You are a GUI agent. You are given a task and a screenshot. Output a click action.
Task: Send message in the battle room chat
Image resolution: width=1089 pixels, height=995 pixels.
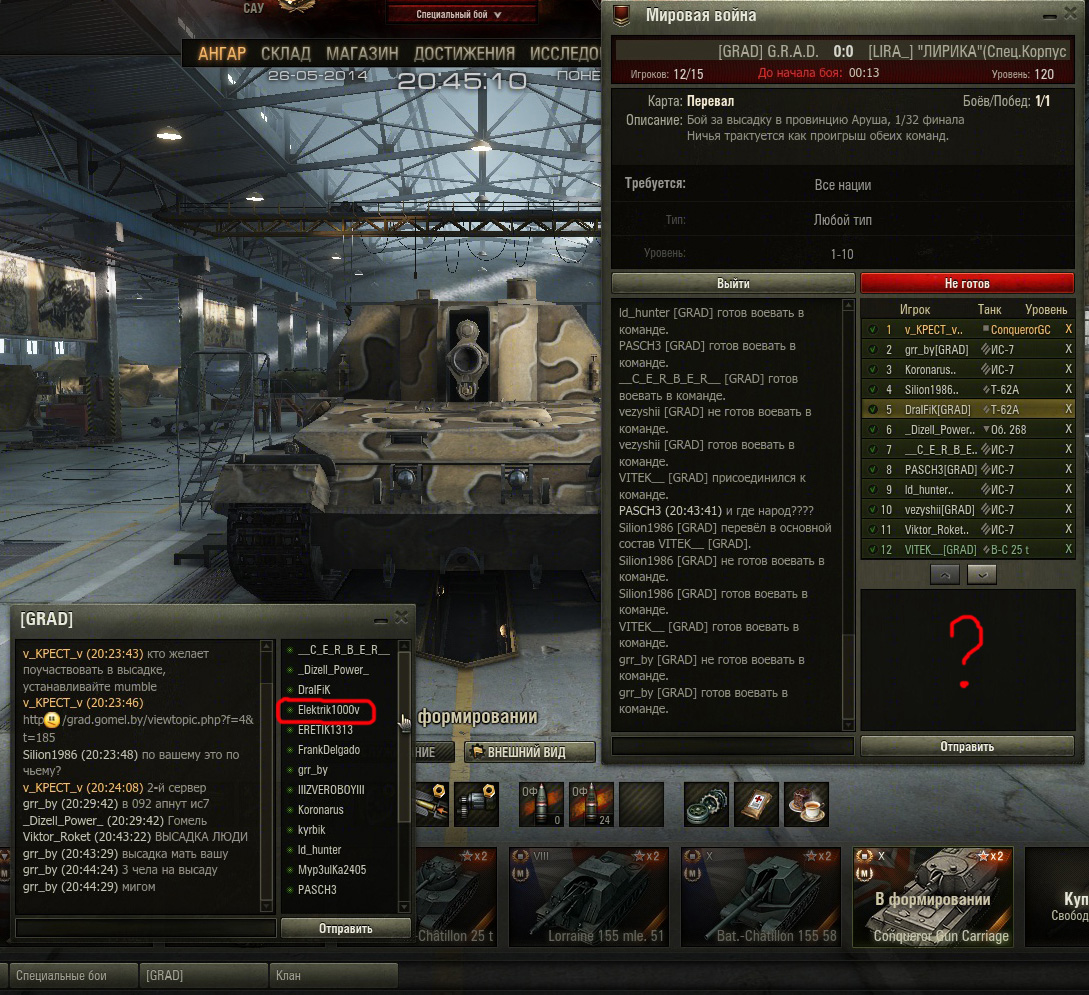pyautogui.click(x=966, y=746)
